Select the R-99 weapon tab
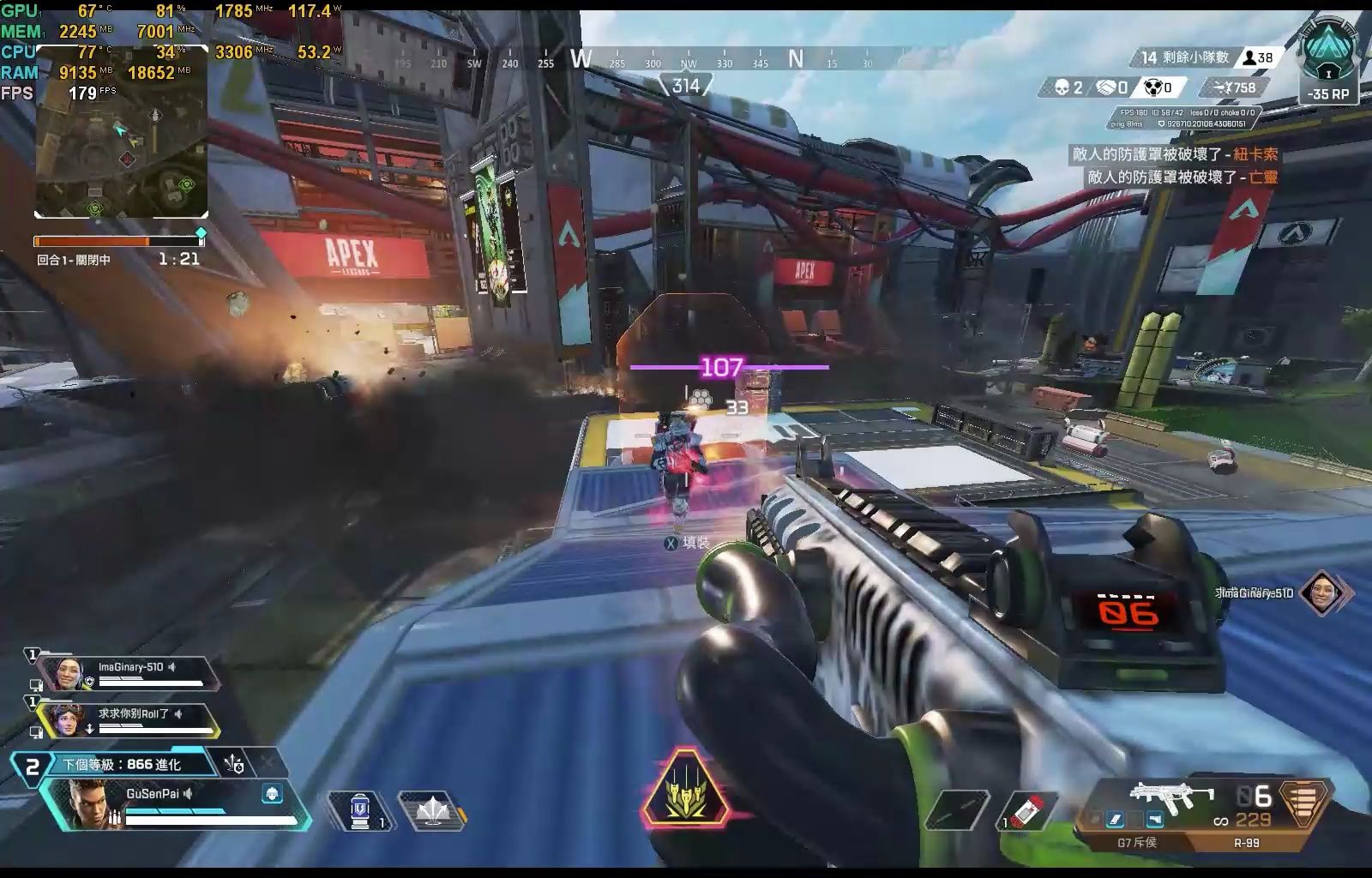Screen dimensions: 1372x878 pyautogui.click(x=1245, y=843)
